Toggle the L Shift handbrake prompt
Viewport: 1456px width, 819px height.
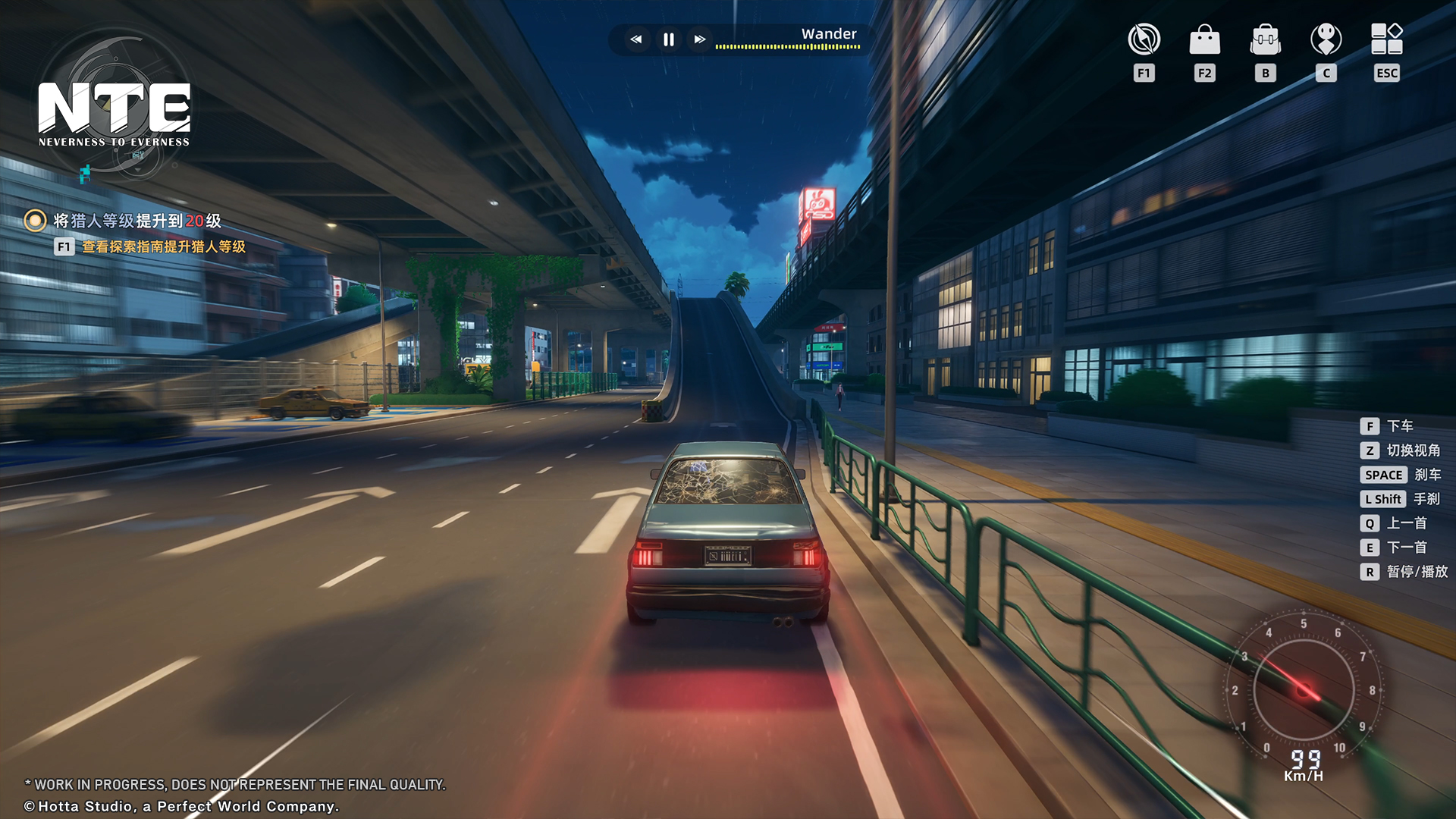[1382, 499]
